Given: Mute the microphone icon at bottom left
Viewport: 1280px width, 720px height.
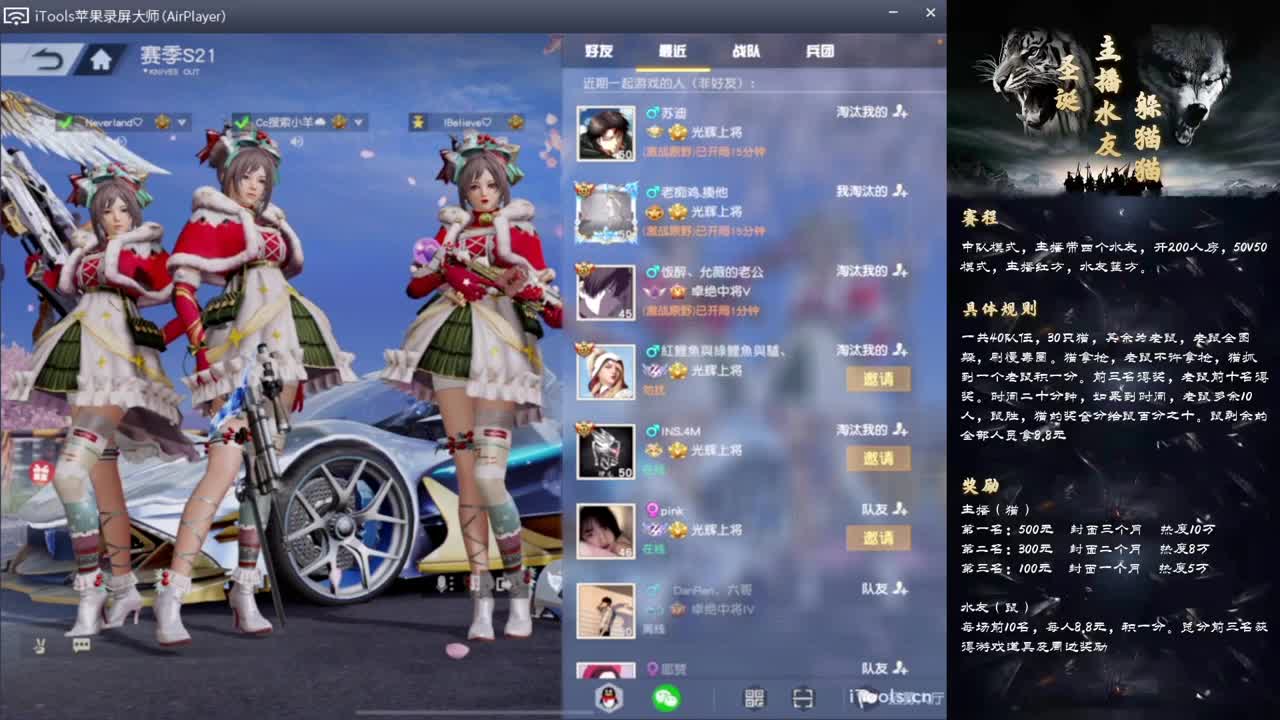Looking at the screenshot, I should [x=39, y=646].
